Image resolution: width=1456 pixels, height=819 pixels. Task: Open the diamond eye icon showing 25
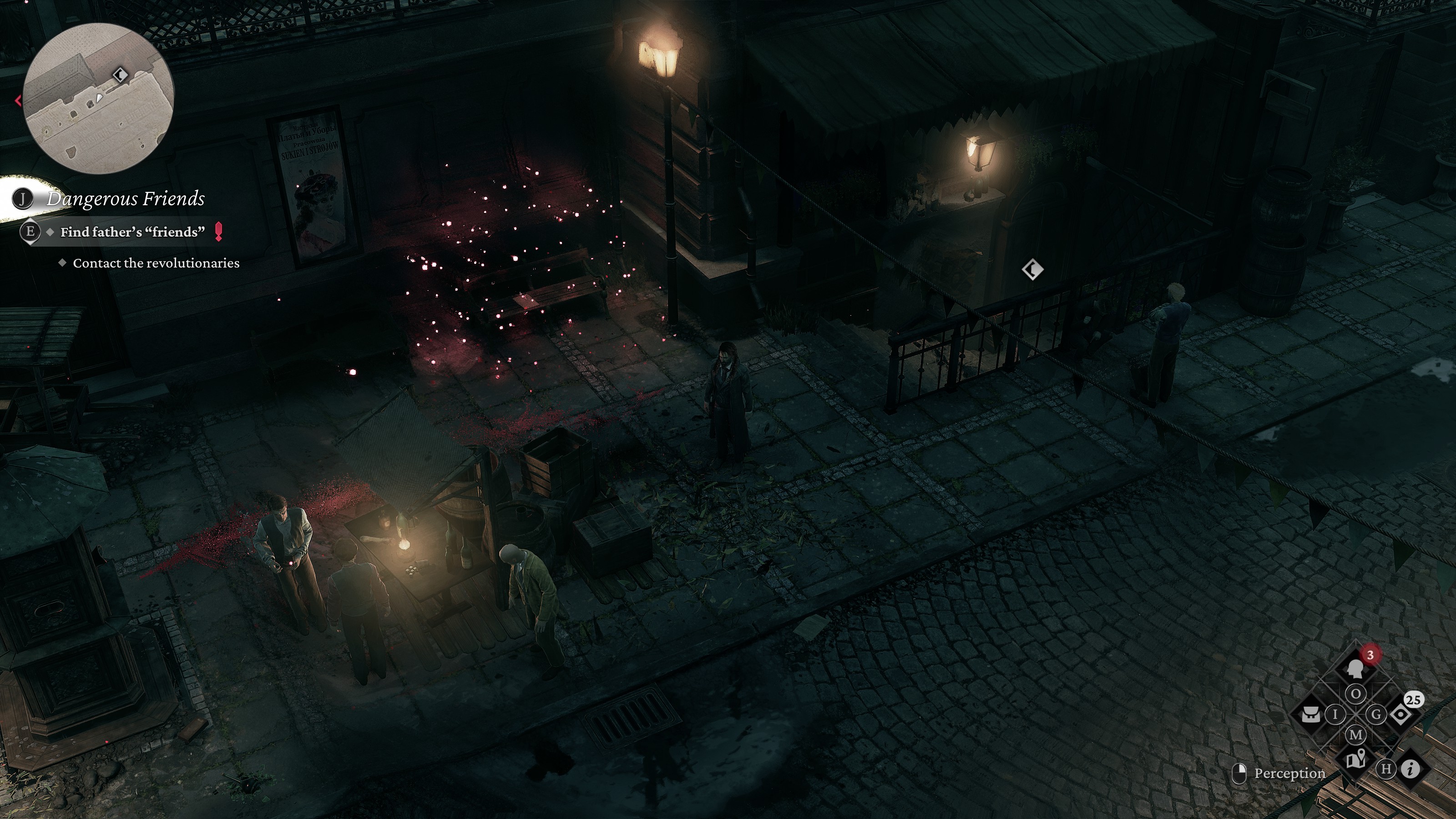pos(1400,714)
